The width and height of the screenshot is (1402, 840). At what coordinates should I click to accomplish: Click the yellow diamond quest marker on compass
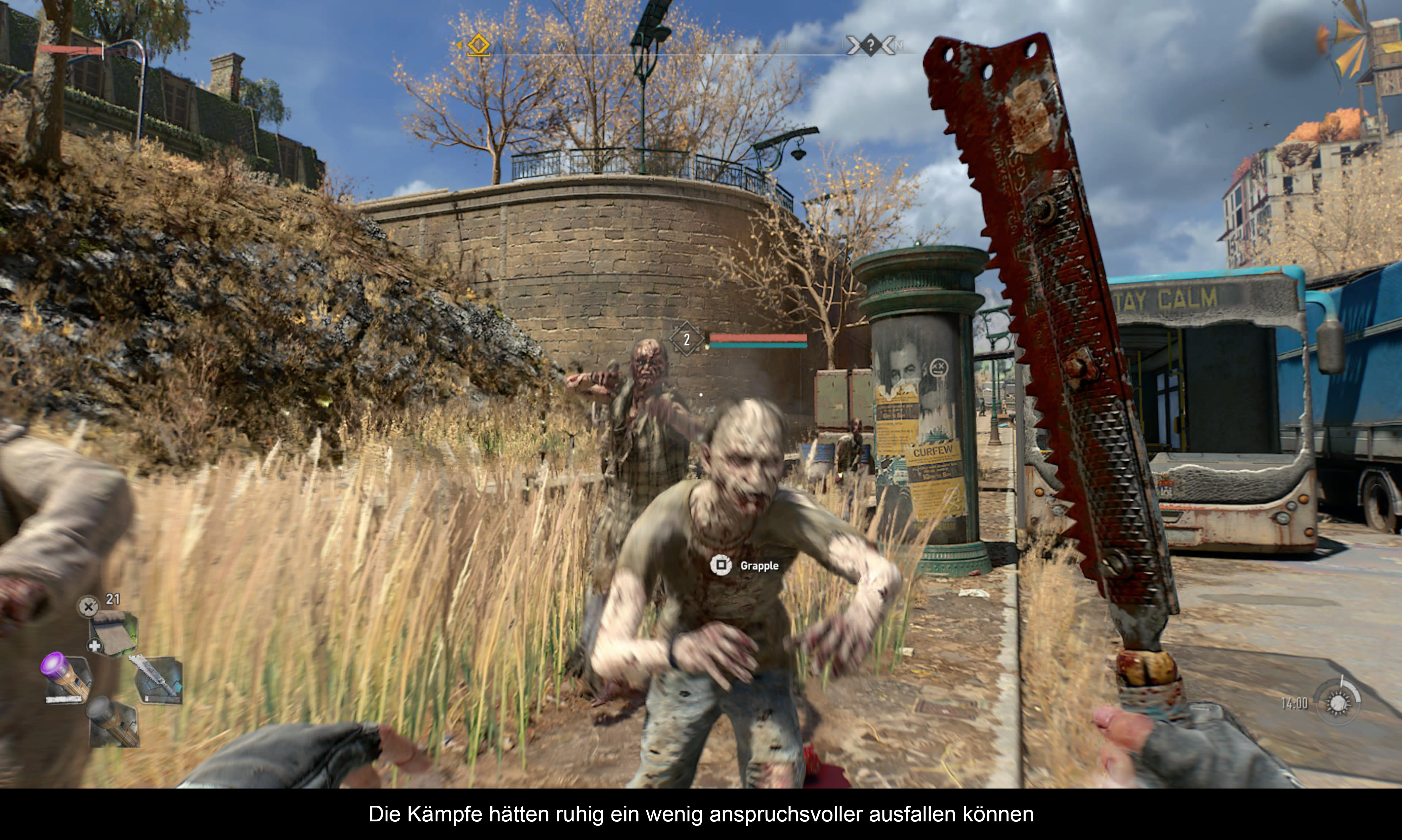tap(479, 44)
